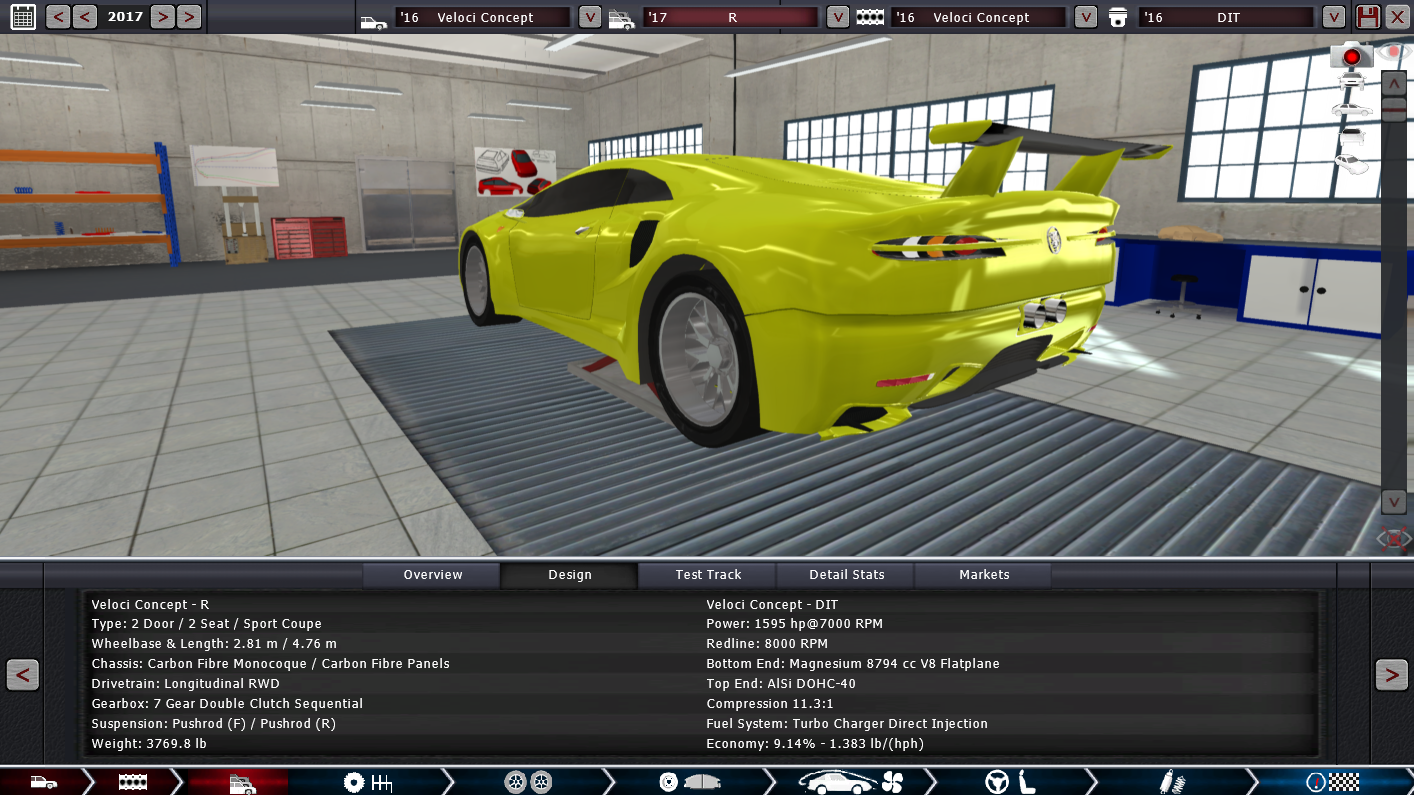Screen dimensions: 1414x795
Task: Save the car with the floppy disk
Action: (x=1367, y=17)
